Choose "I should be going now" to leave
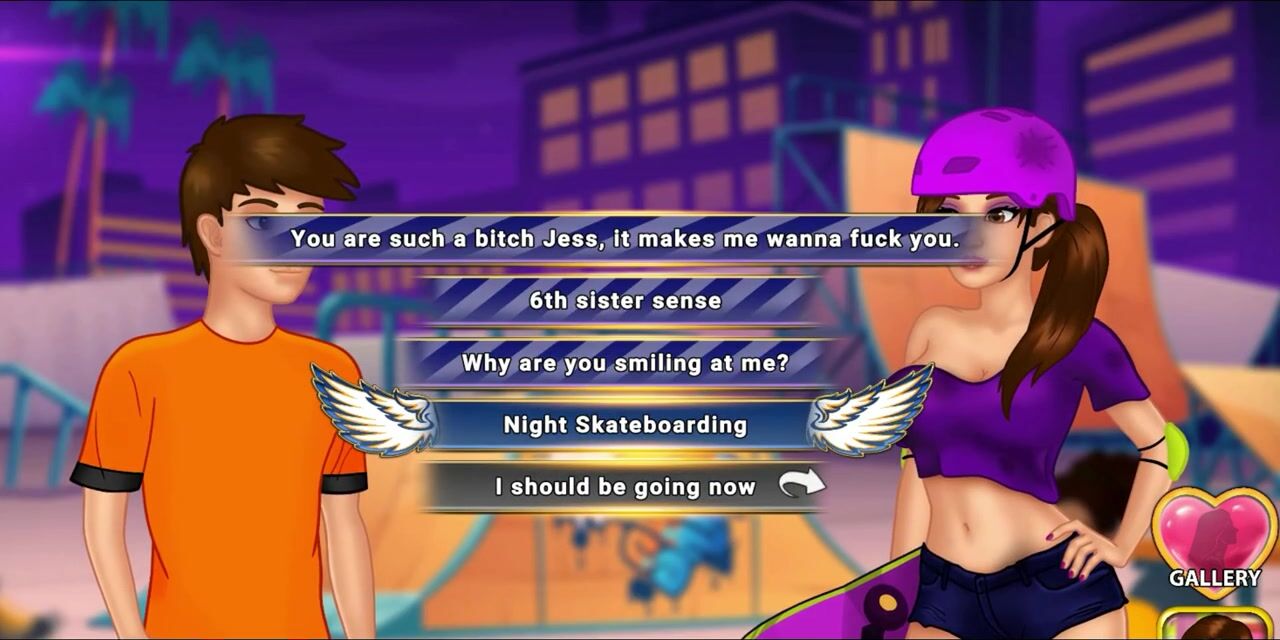Image resolution: width=1280 pixels, height=640 pixels. tap(625, 487)
